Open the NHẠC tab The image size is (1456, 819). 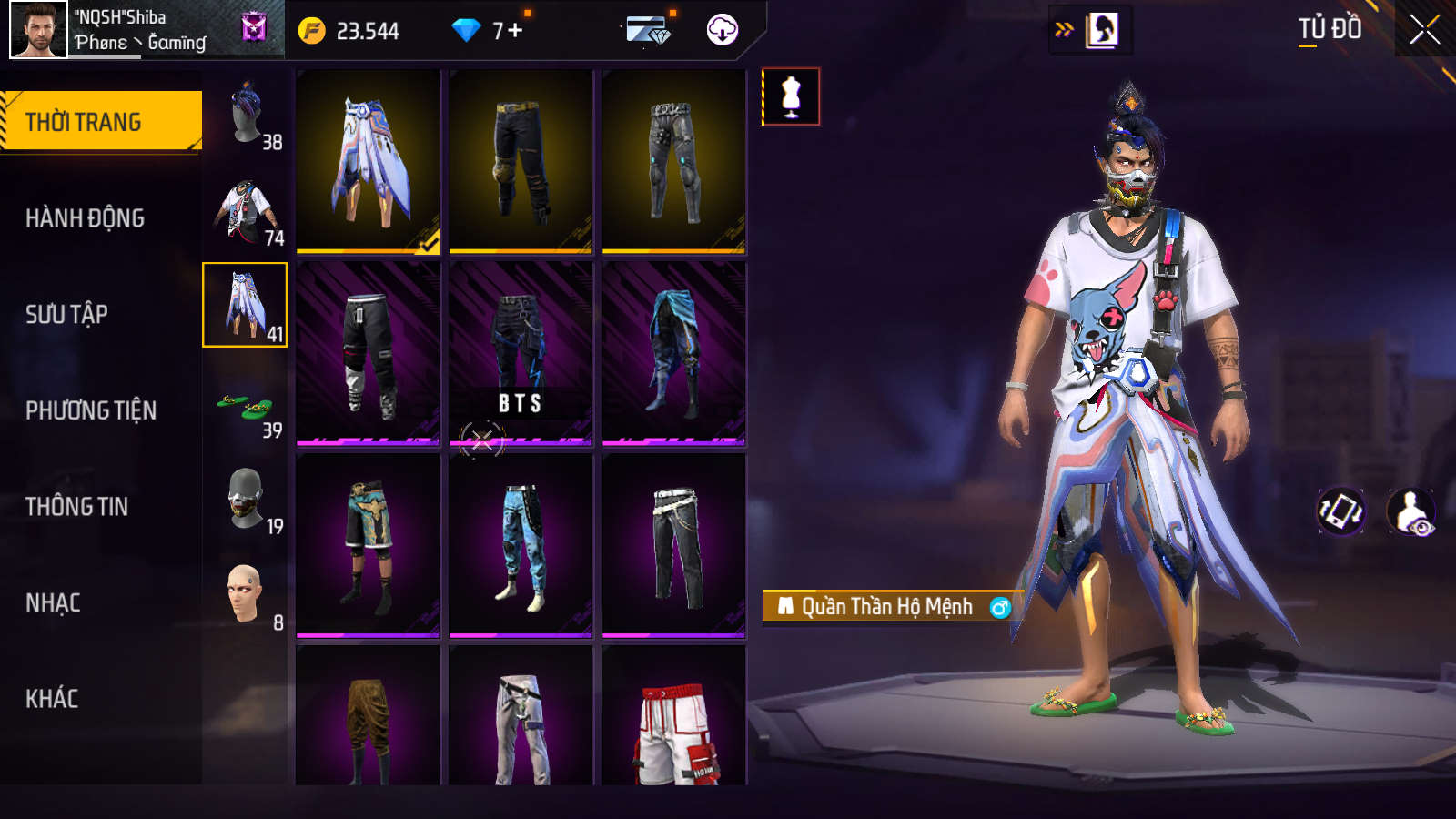pyautogui.click(x=53, y=603)
